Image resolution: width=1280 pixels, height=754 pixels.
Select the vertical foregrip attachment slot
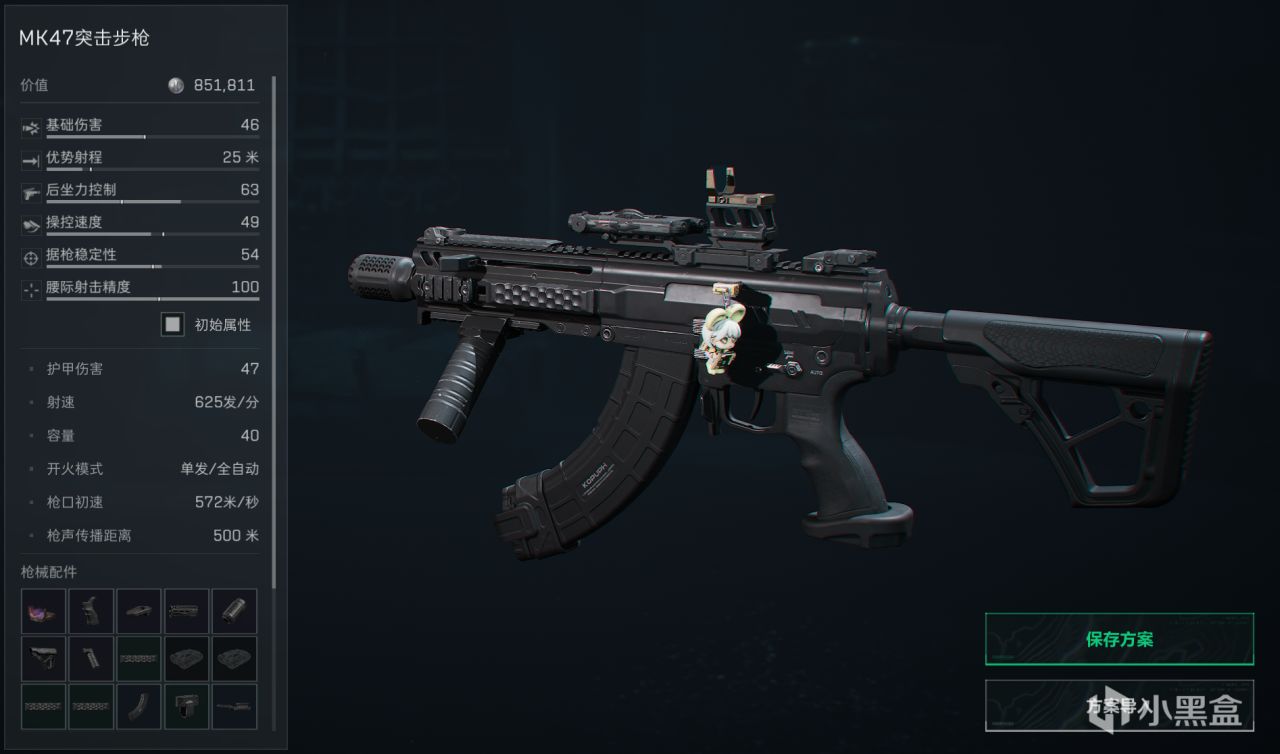pos(91,658)
